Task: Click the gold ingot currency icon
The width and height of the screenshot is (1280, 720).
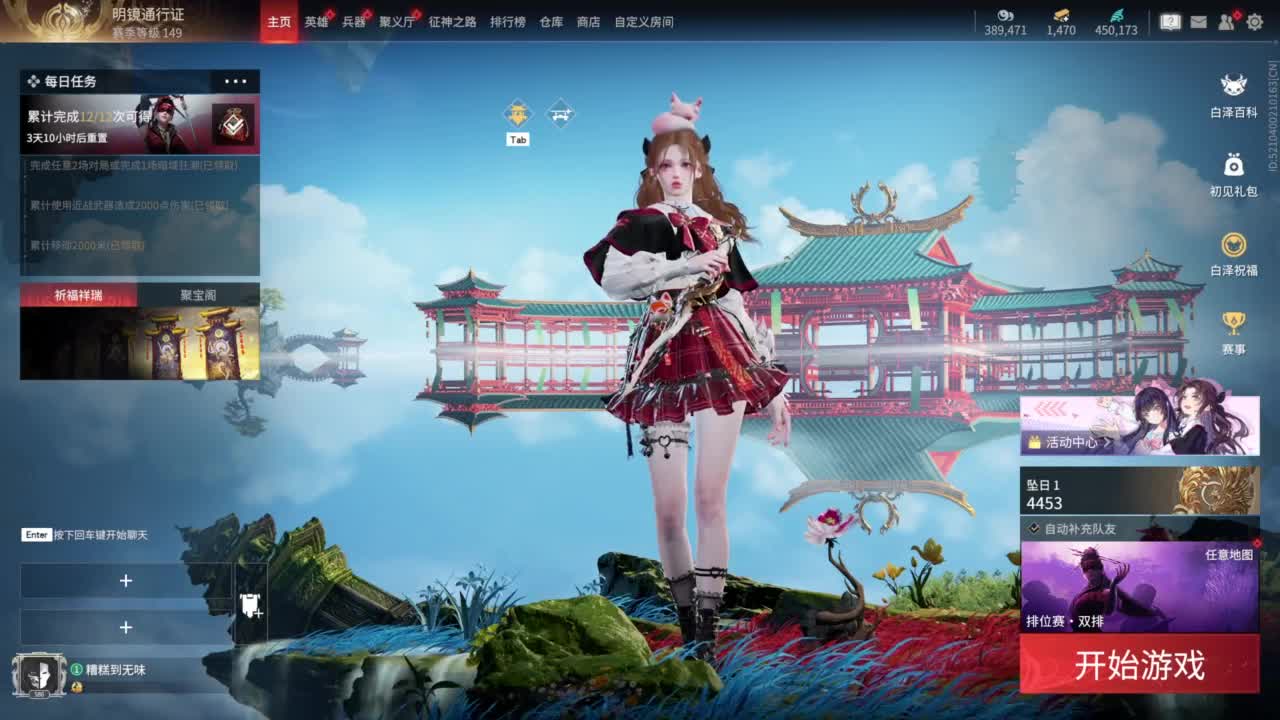Action: [x=1063, y=17]
